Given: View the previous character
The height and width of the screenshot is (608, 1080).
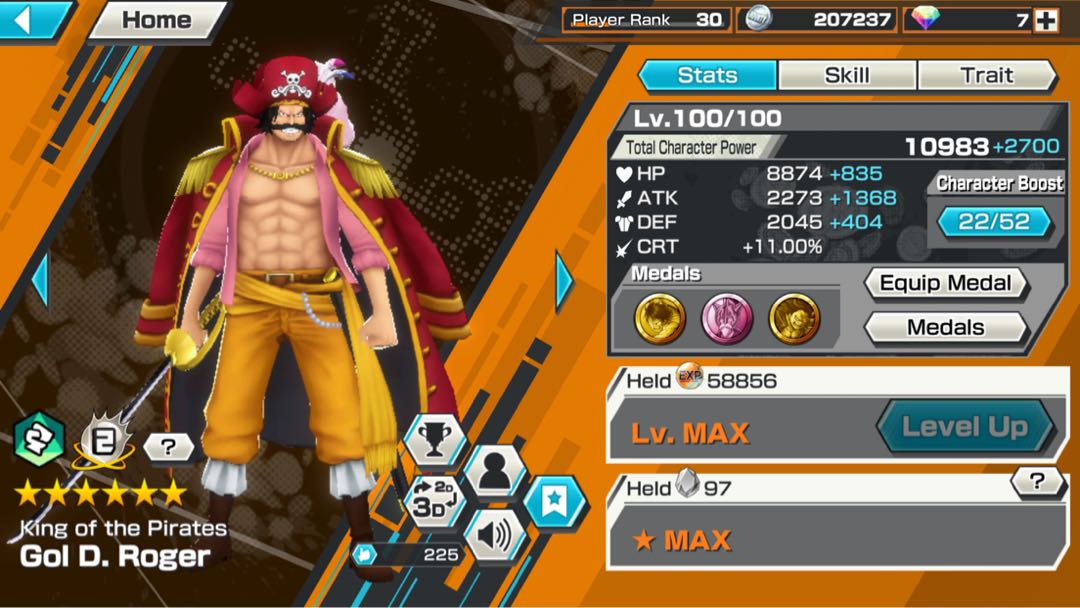Looking at the screenshot, I should click(x=40, y=282).
